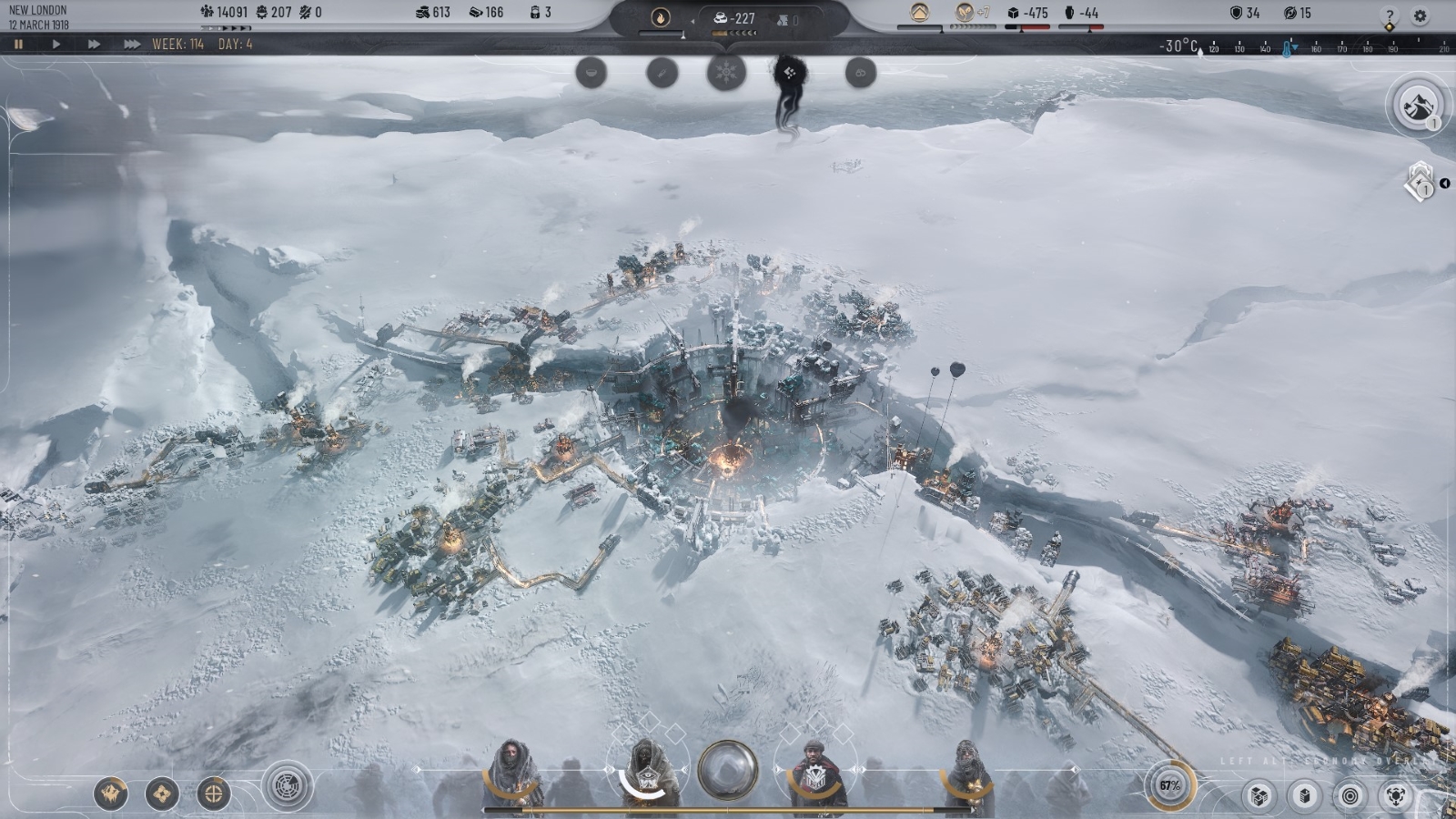Image resolution: width=1456 pixels, height=819 pixels.
Task: Select triple fast-forward speed
Action: coord(132,44)
